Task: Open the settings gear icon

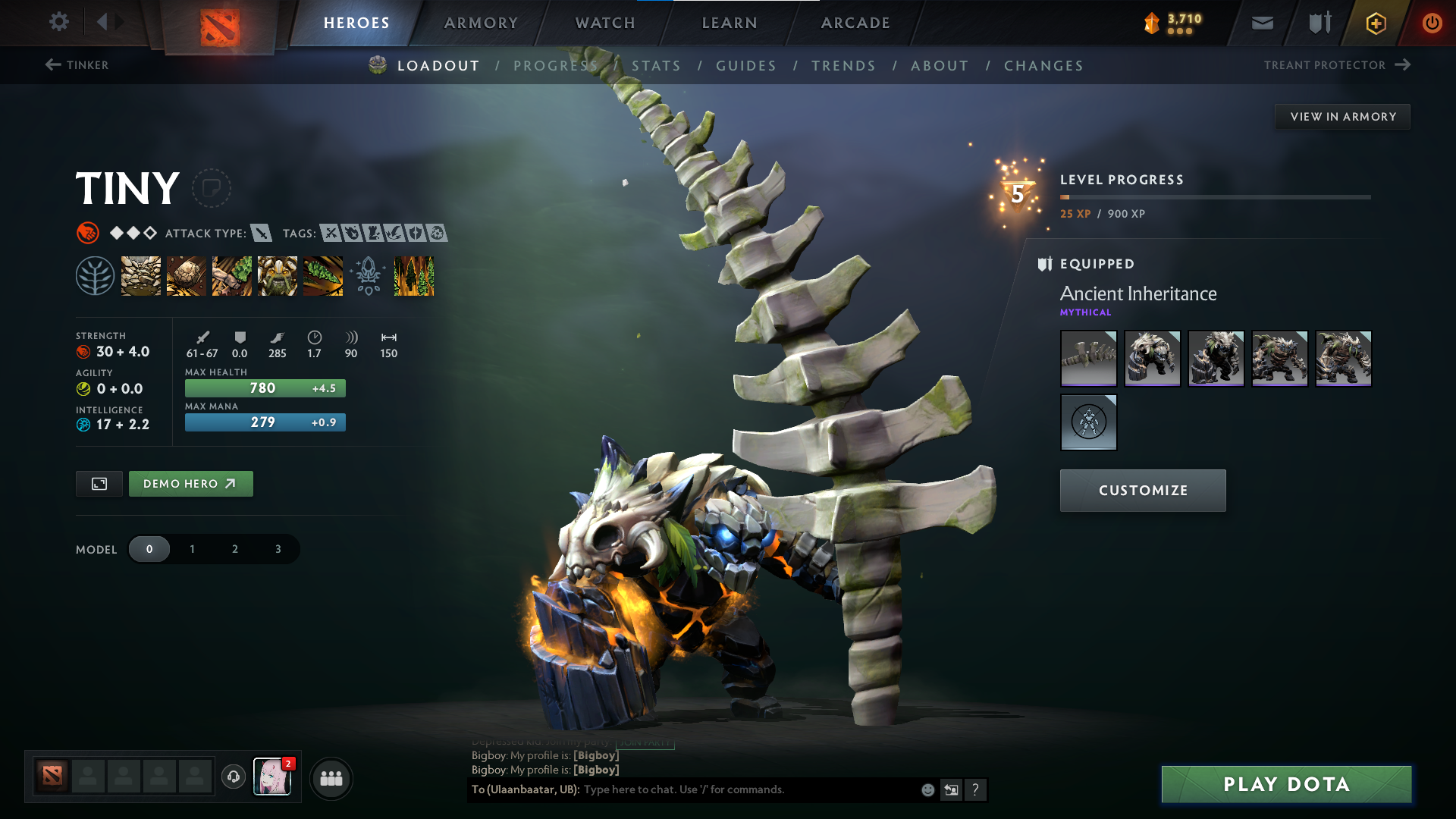Action: [x=59, y=22]
